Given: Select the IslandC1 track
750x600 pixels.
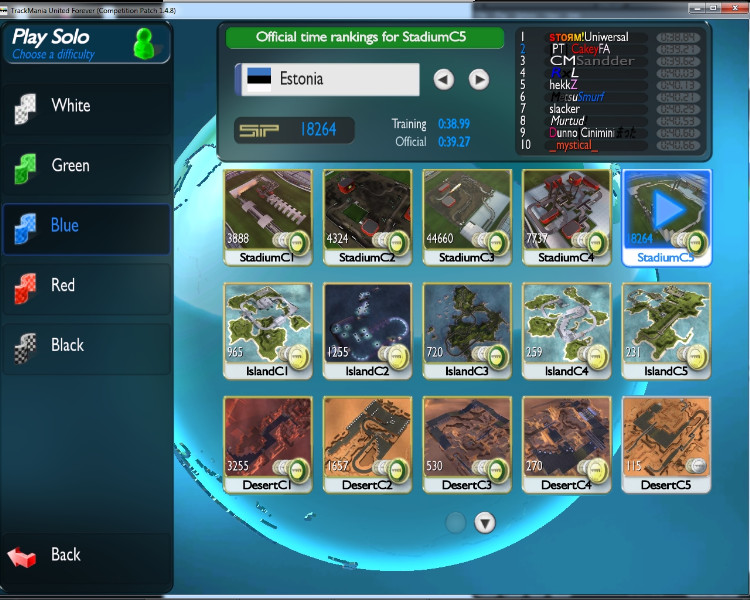Looking at the screenshot, I should pyautogui.click(x=267, y=328).
